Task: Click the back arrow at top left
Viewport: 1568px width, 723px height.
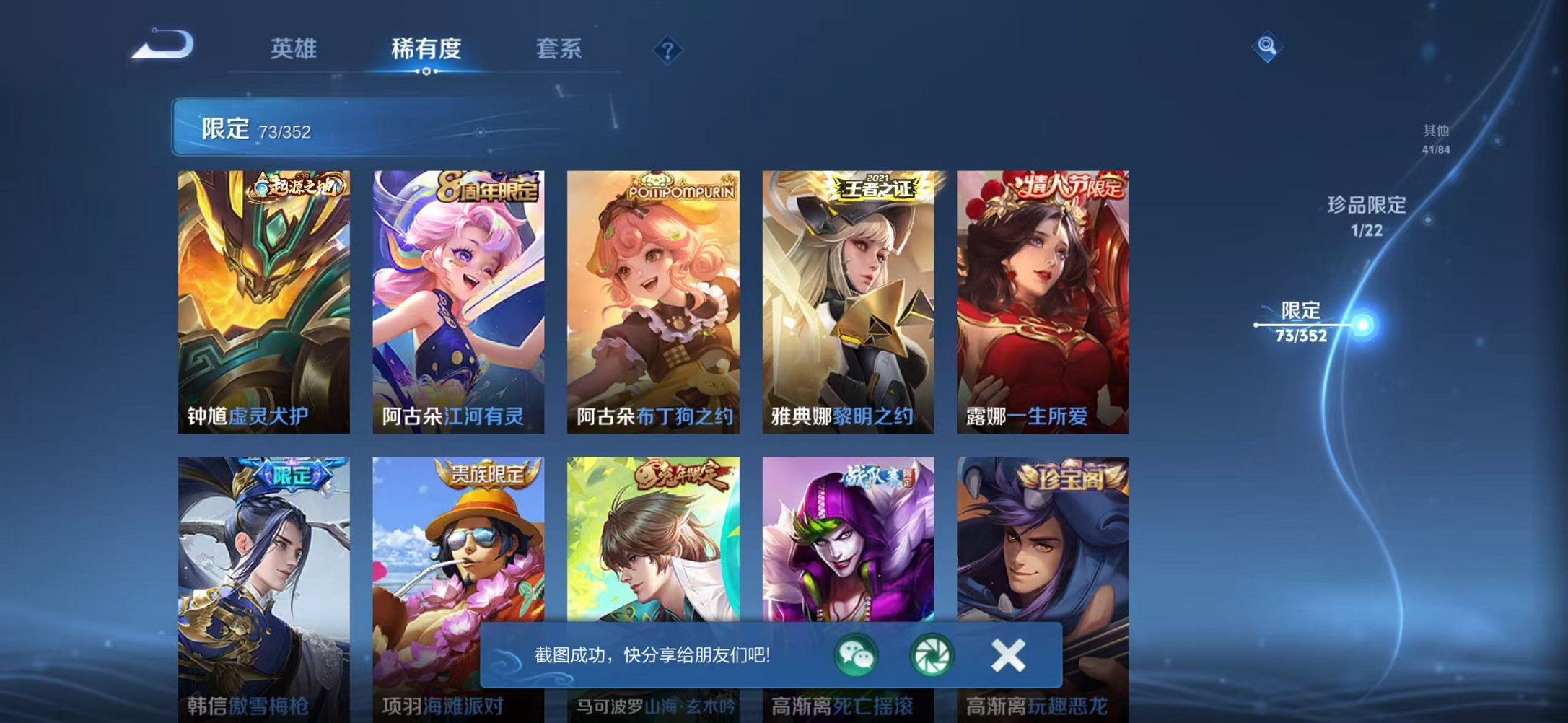Action: (162, 46)
